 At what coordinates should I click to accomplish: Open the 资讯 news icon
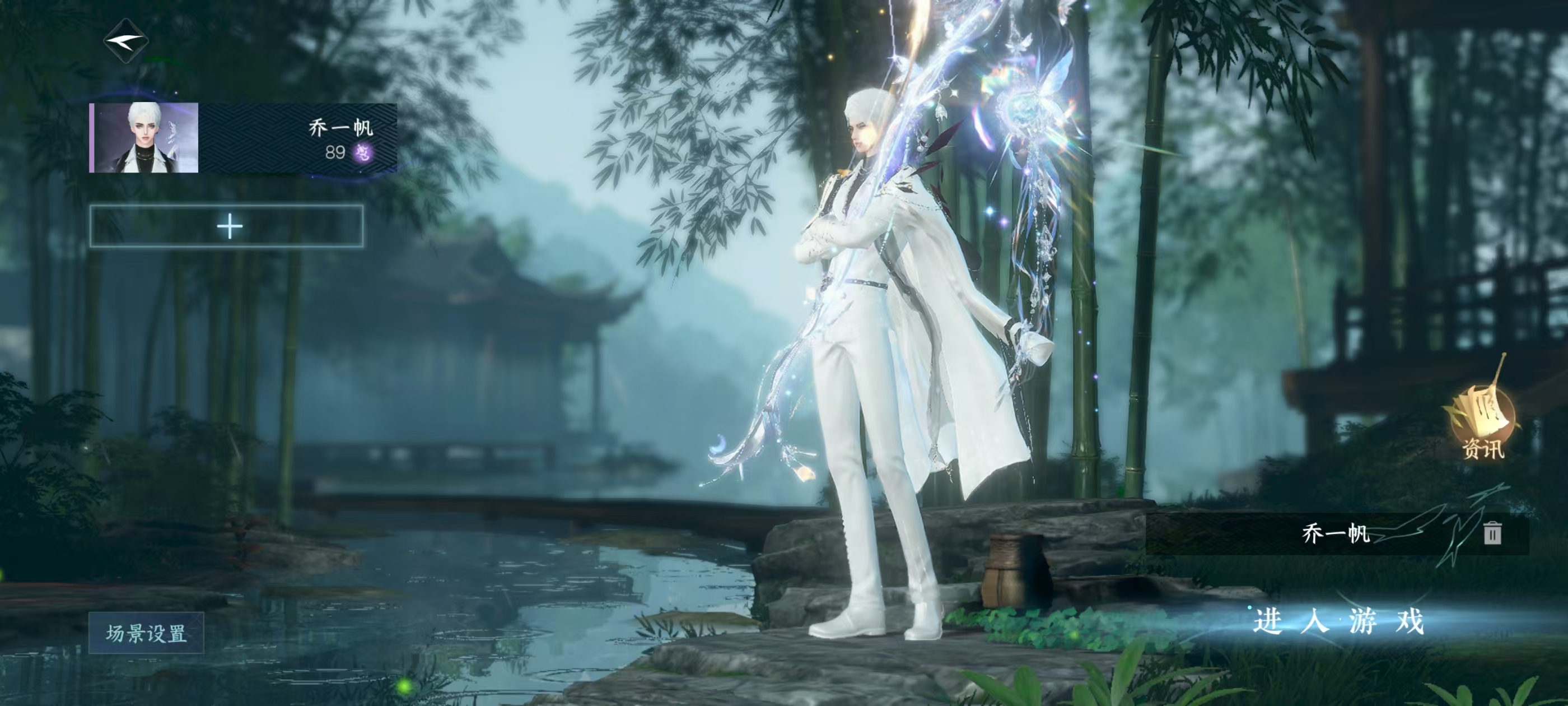[x=1482, y=426]
